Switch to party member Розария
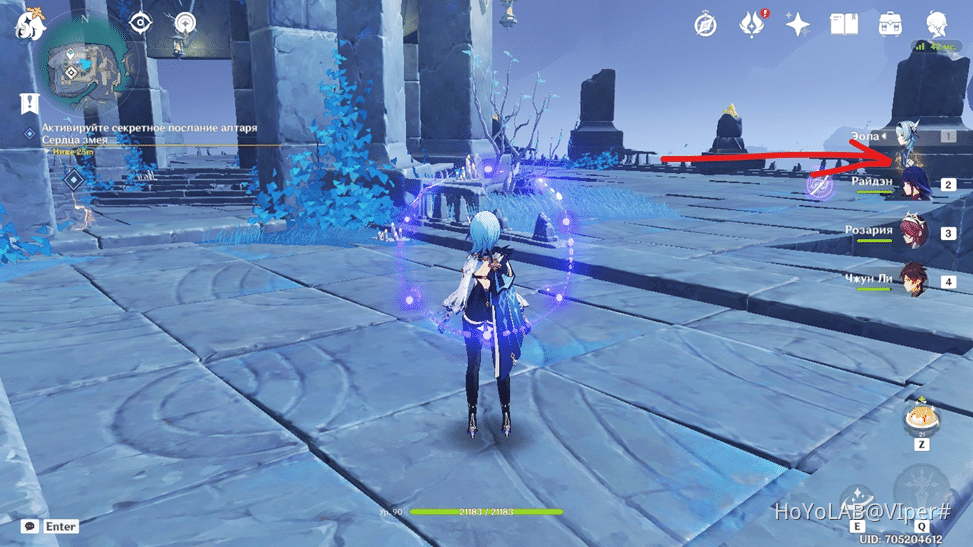The width and height of the screenshot is (973, 547). (x=914, y=232)
